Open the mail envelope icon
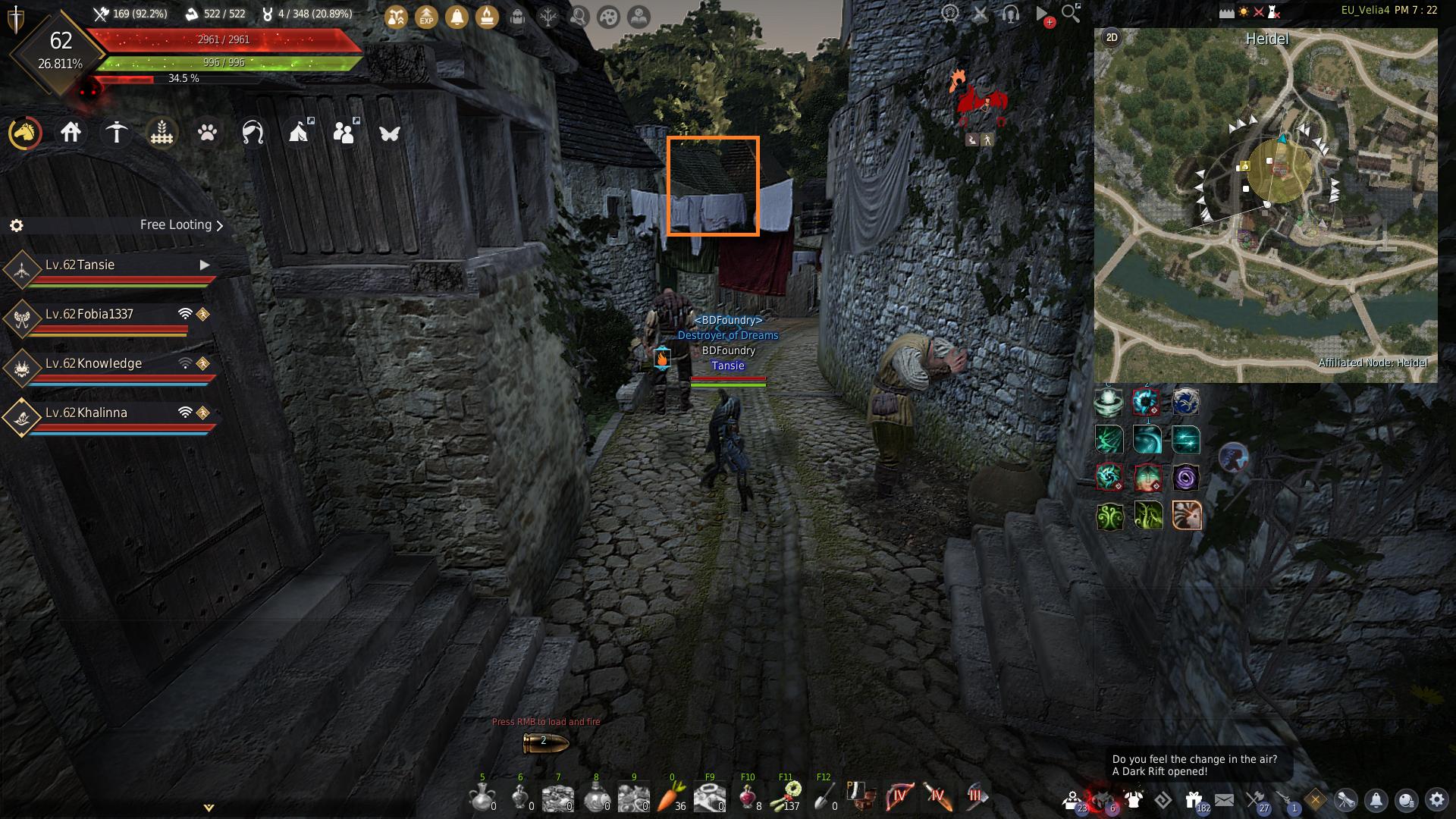This screenshot has width=1456, height=819. click(1224, 799)
